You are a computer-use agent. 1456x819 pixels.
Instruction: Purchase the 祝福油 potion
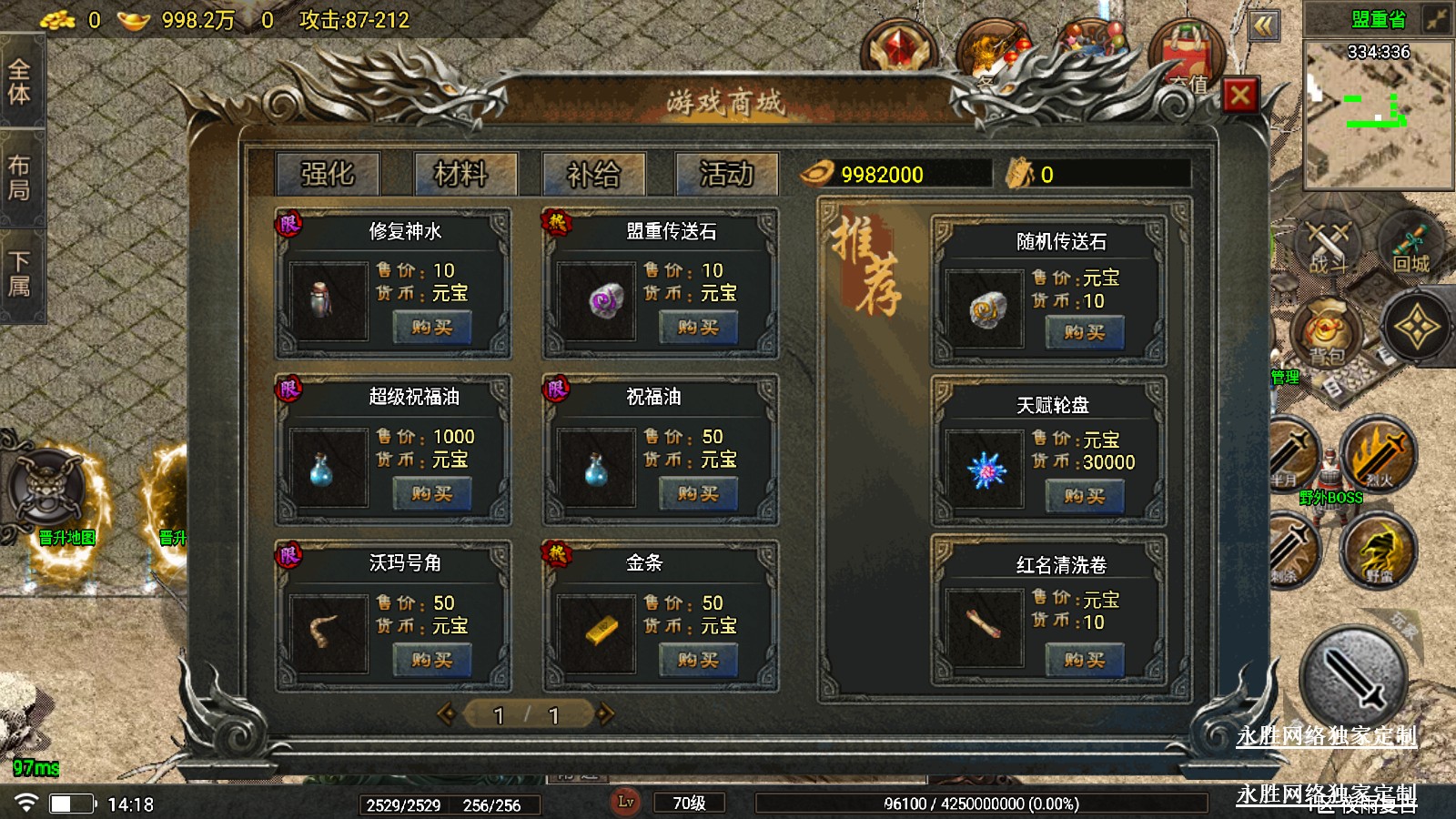[698, 494]
